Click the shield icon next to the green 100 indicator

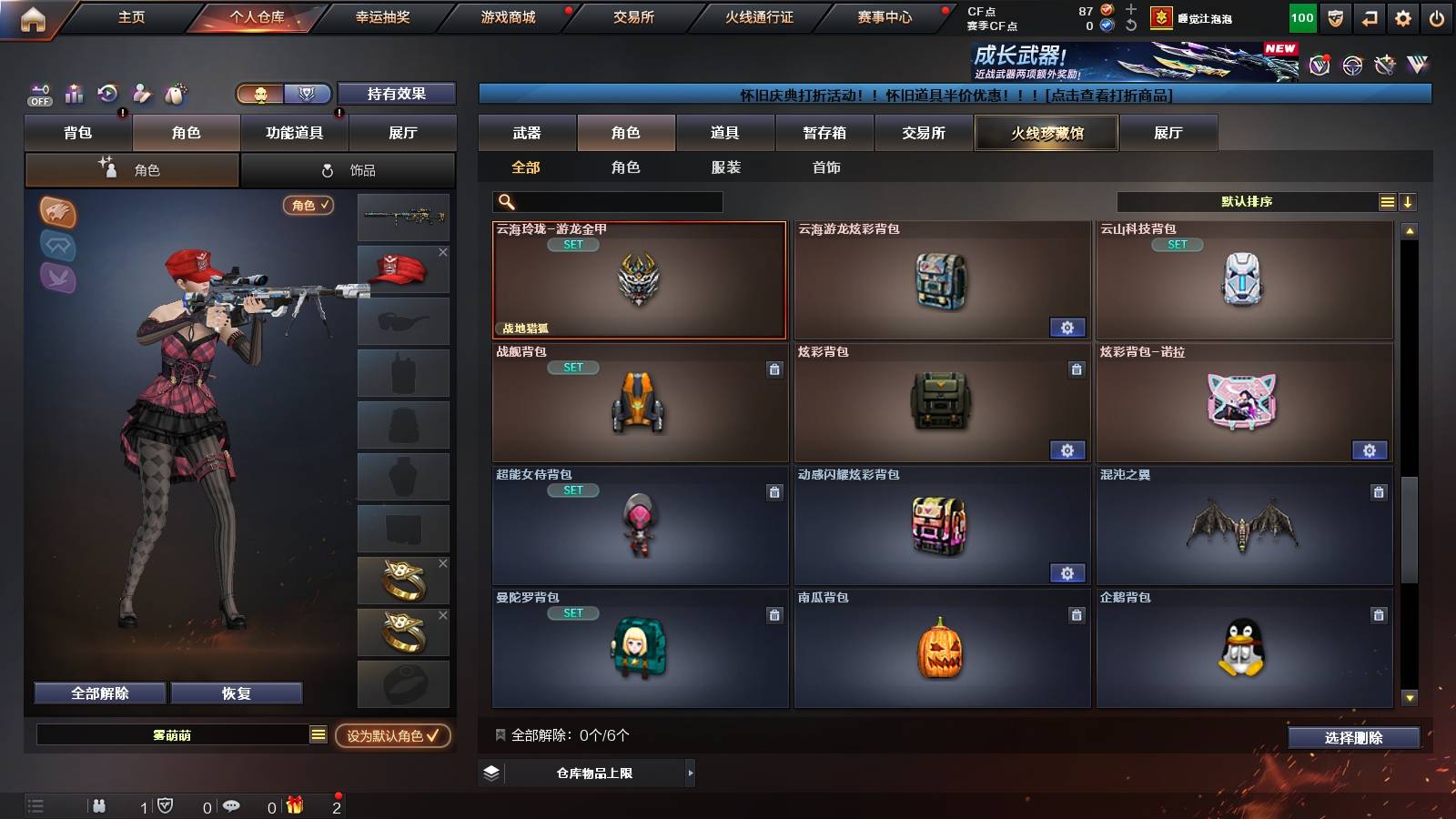tap(1335, 16)
